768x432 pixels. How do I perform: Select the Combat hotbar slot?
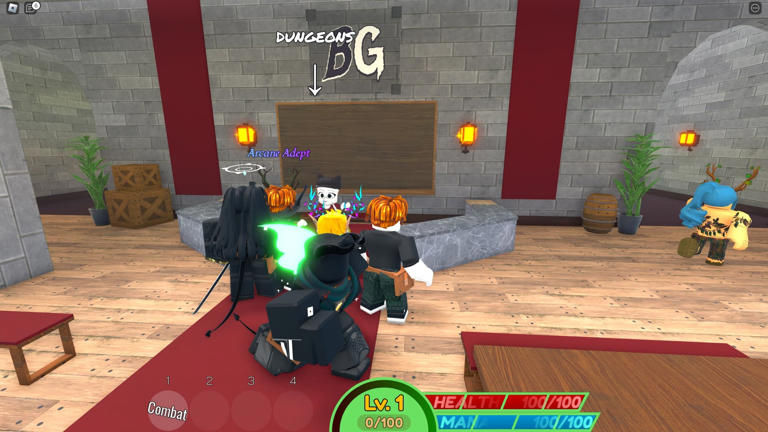(x=168, y=409)
